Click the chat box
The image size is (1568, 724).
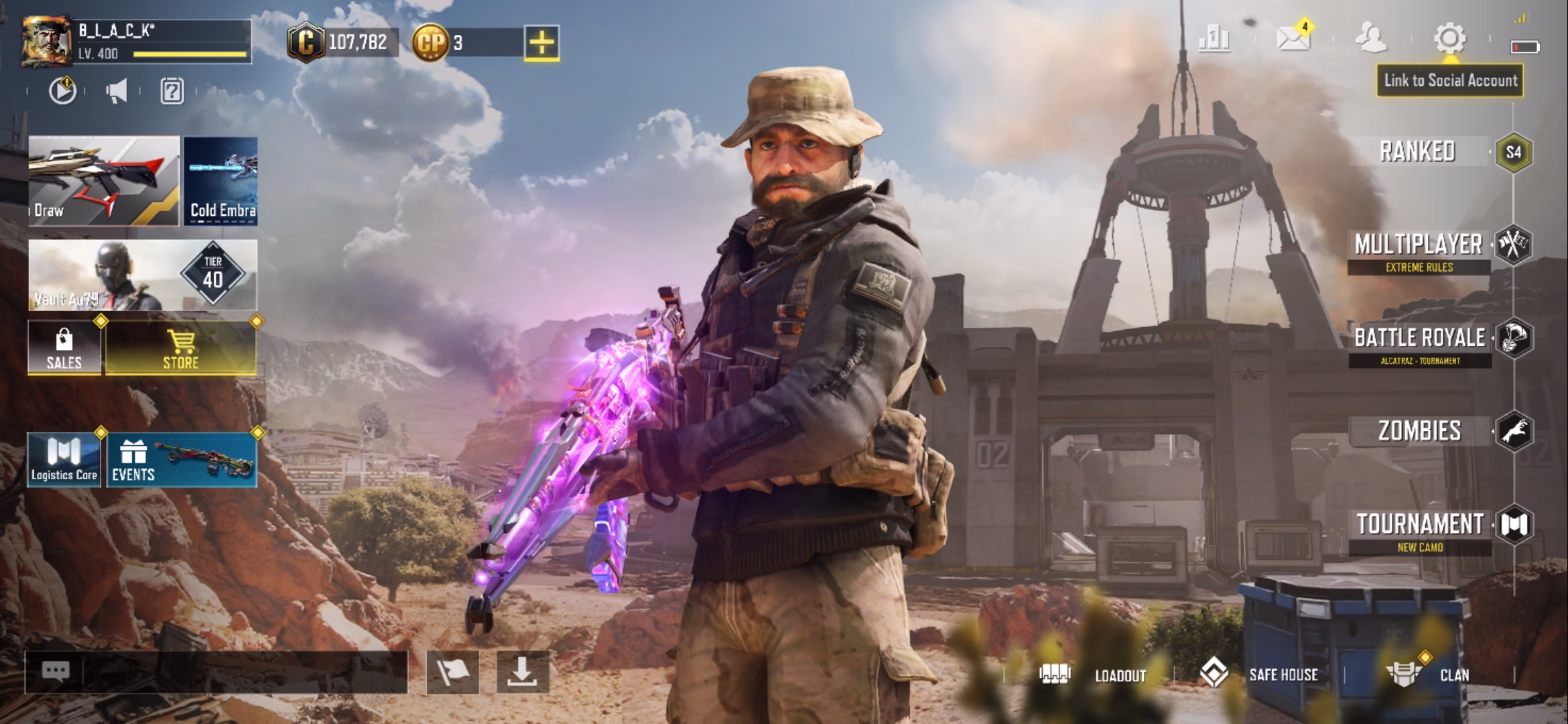pos(216,672)
